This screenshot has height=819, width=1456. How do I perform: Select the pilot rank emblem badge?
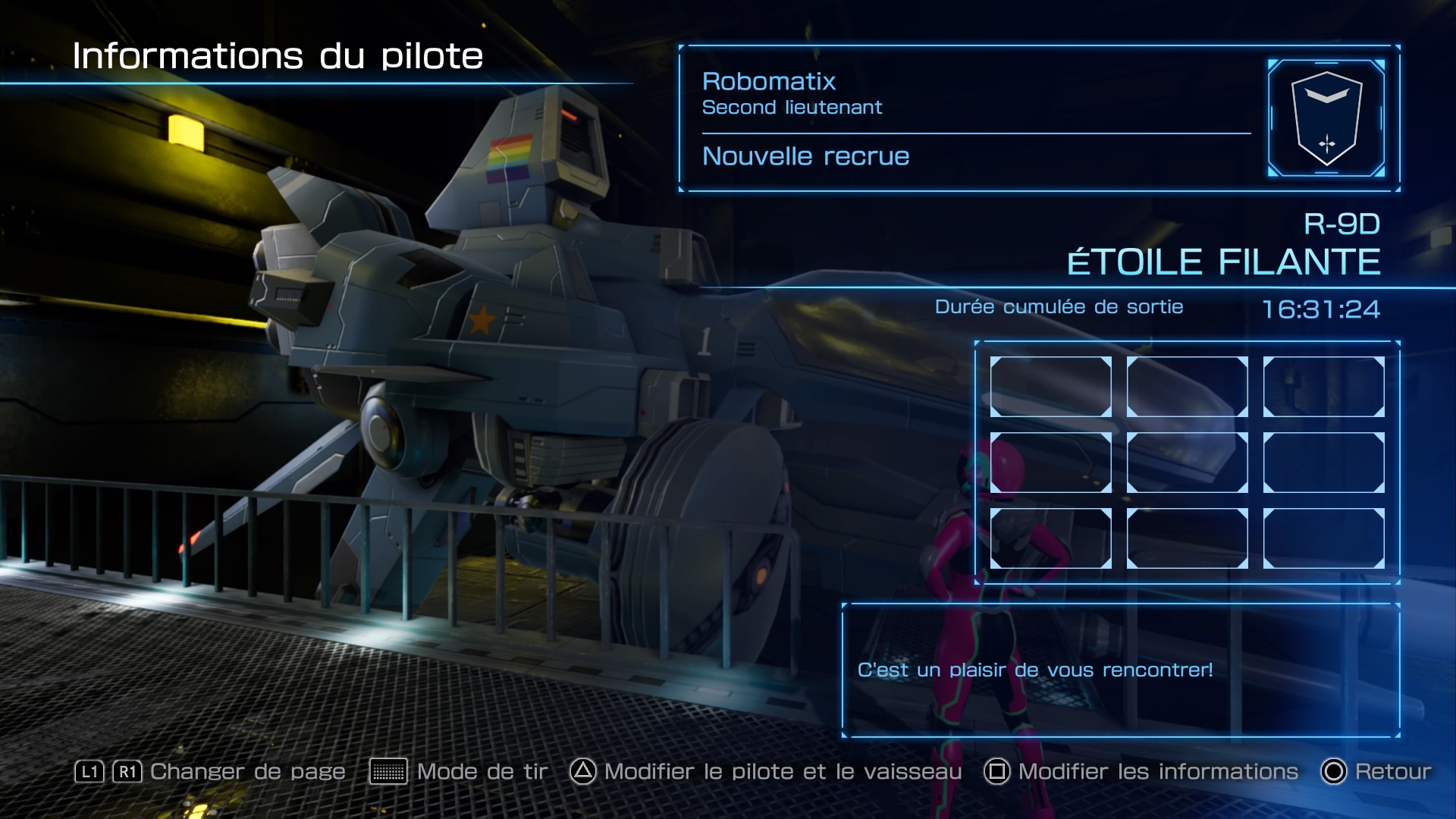point(1326,118)
